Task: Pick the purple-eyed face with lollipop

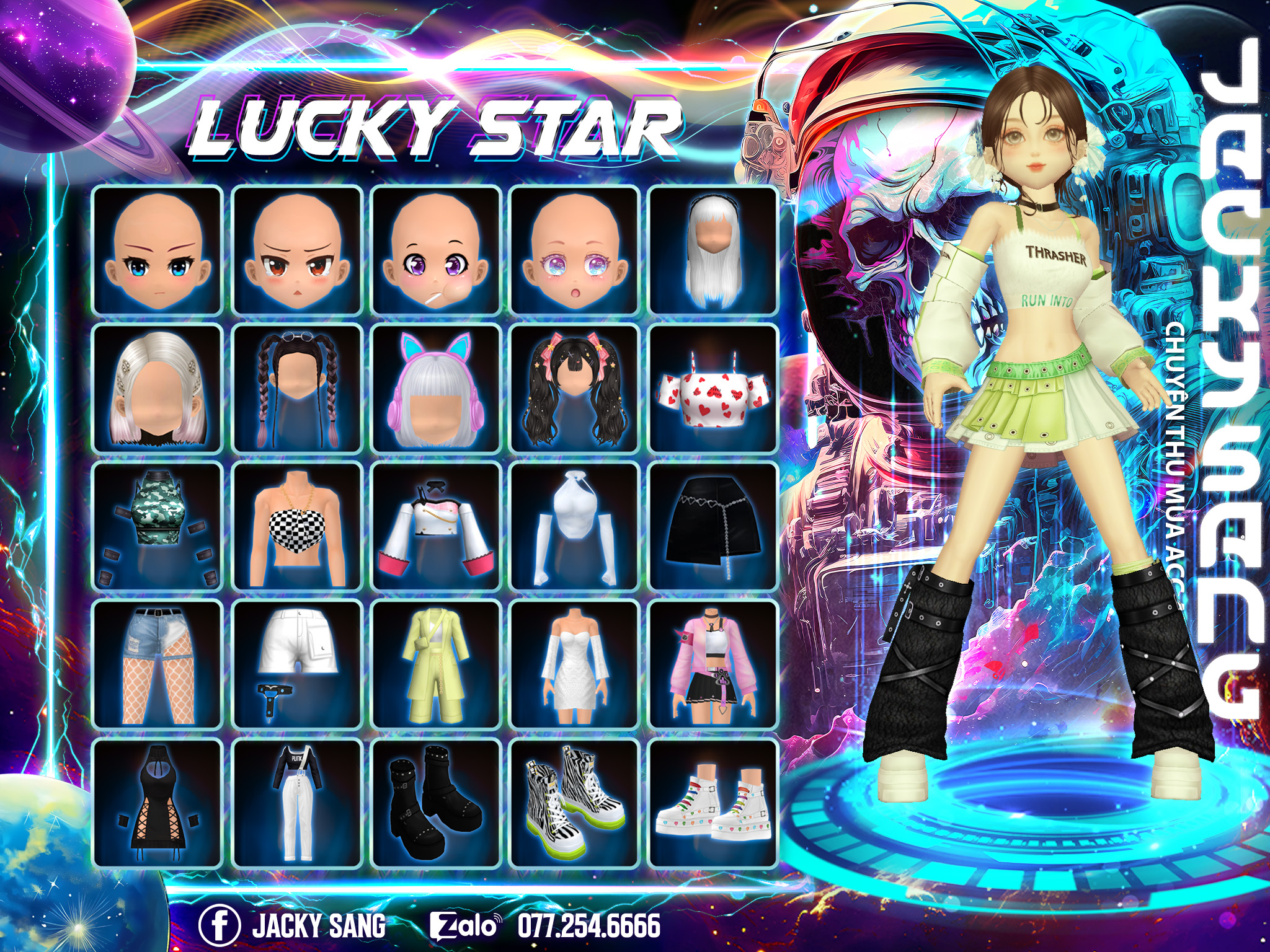Action: pyautogui.click(x=436, y=250)
